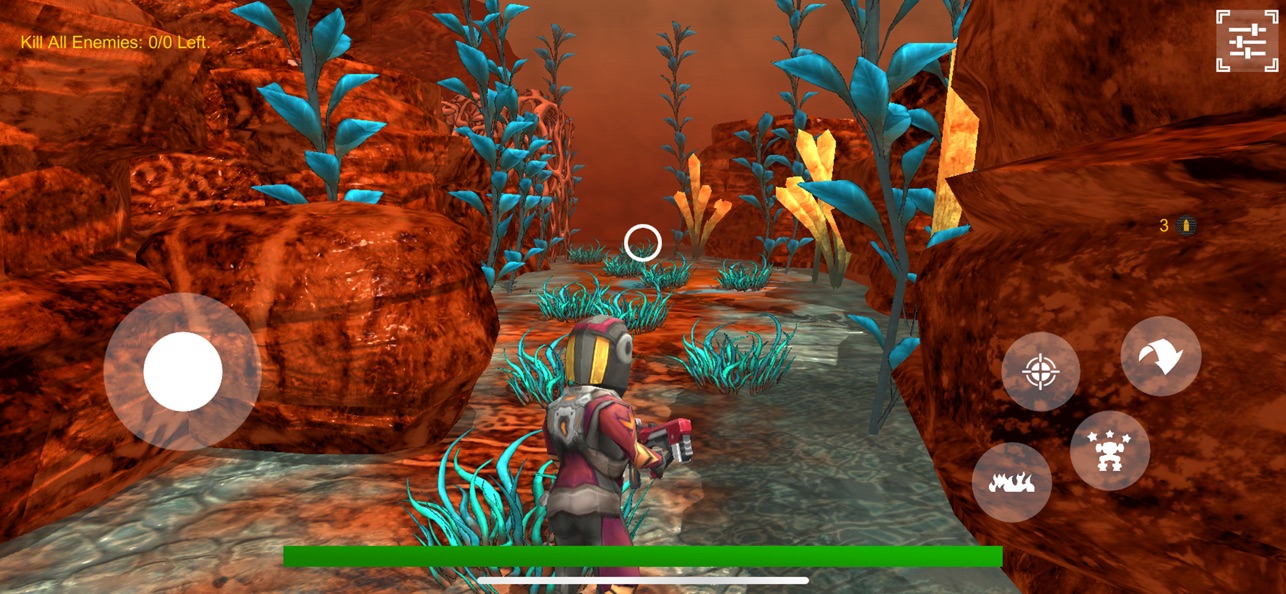The image size is (1286, 594).
Task: Tap the virtual movement joystick
Action: 183,372
